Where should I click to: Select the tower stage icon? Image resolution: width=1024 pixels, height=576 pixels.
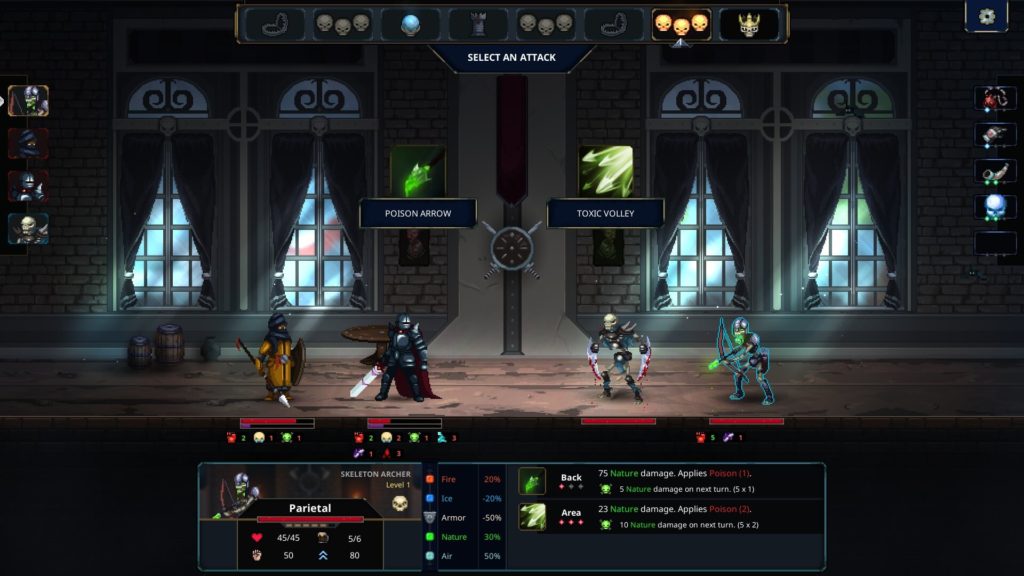(478, 24)
